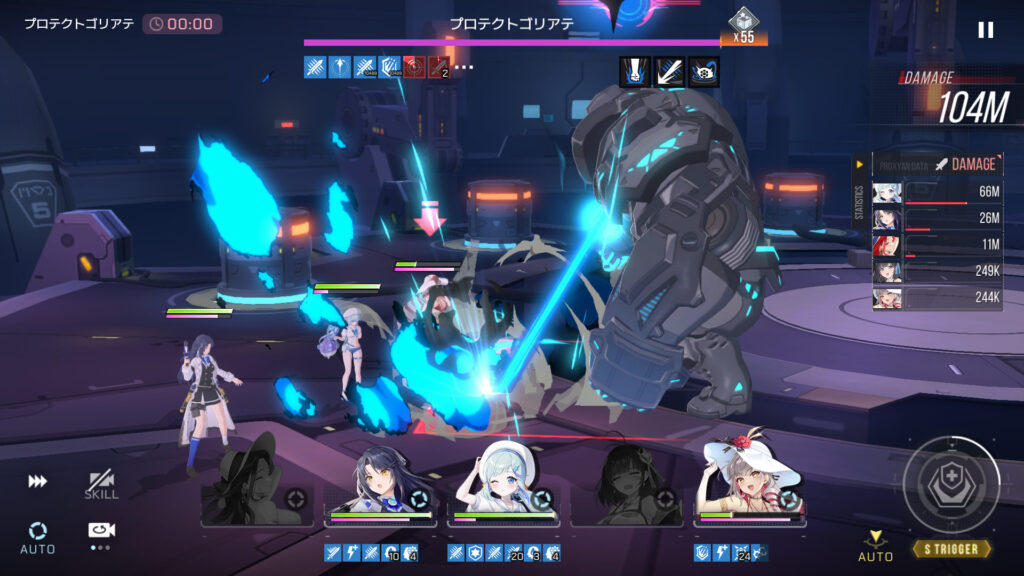Activate the S TRIGGER shield button

(x=951, y=484)
